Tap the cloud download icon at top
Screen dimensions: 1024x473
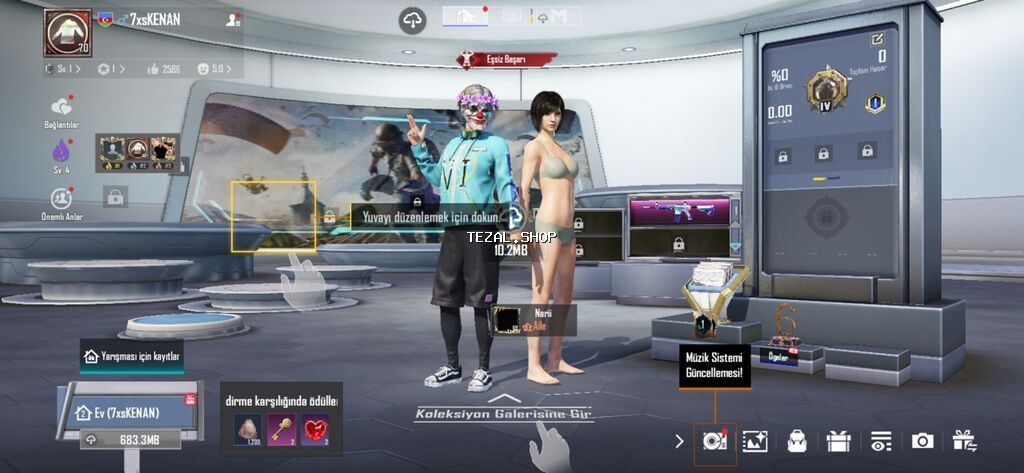point(412,19)
